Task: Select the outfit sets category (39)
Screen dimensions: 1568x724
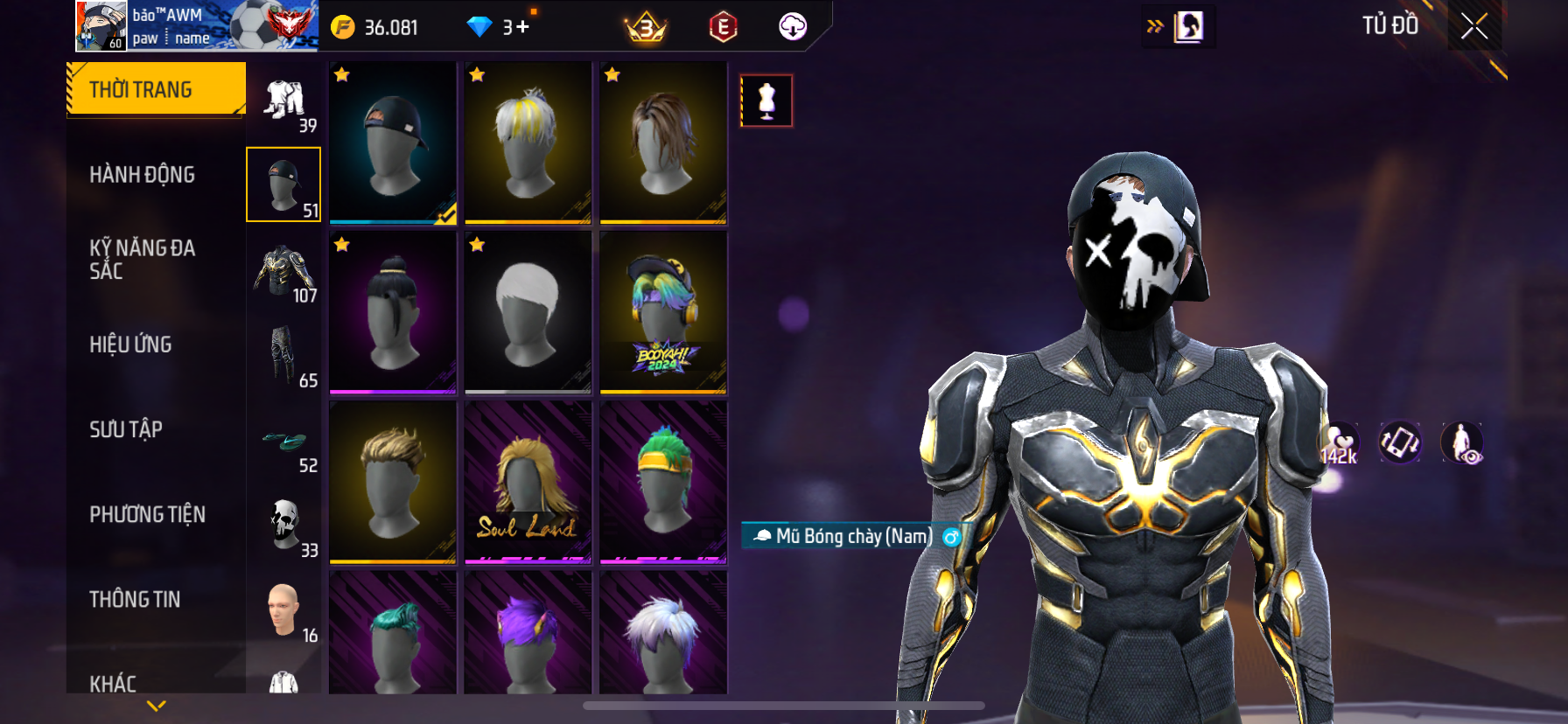Action: pos(284,102)
